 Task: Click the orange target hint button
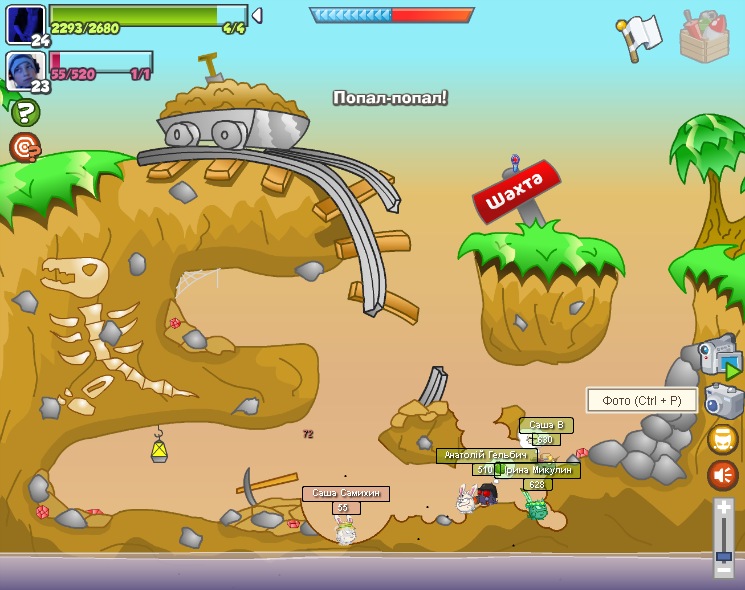pos(25,148)
